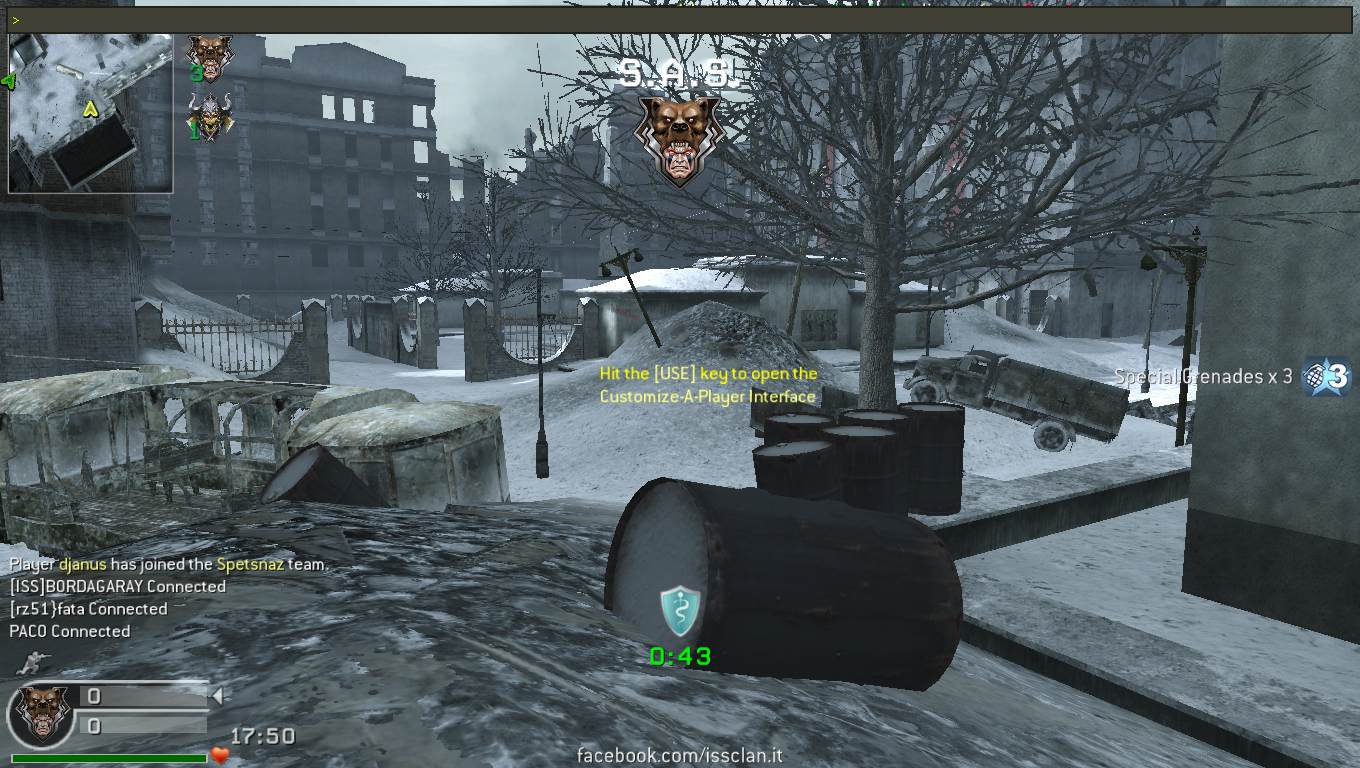Select the horned skull team score icon
This screenshot has height=768, width=1360.
(x=209, y=116)
